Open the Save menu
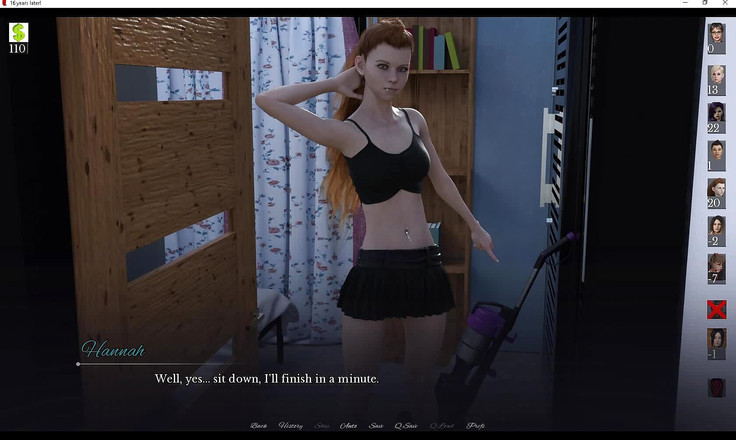736x440 pixels. click(x=376, y=426)
